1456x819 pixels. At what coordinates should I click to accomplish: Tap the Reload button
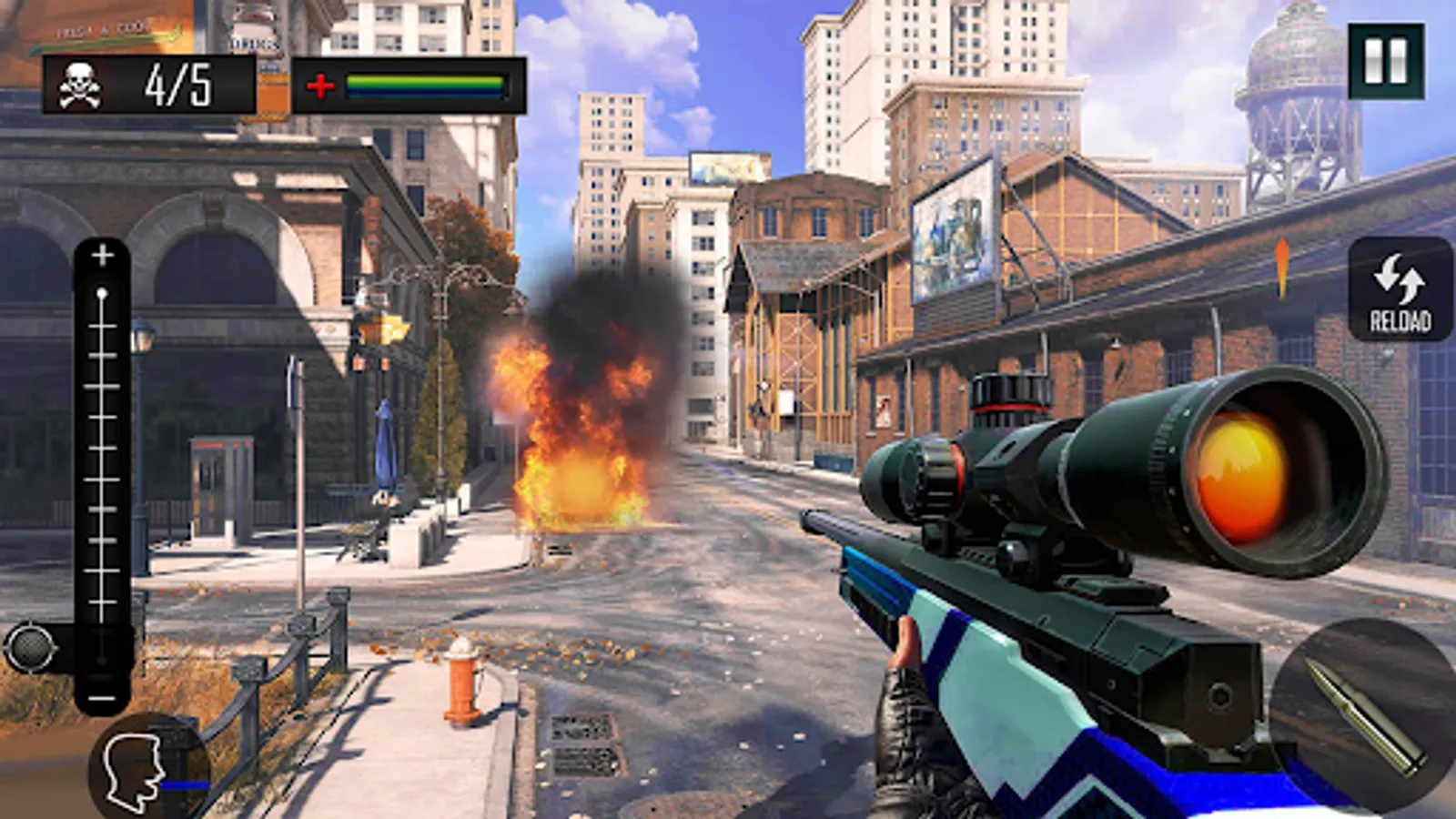click(x=1400, y=289)
